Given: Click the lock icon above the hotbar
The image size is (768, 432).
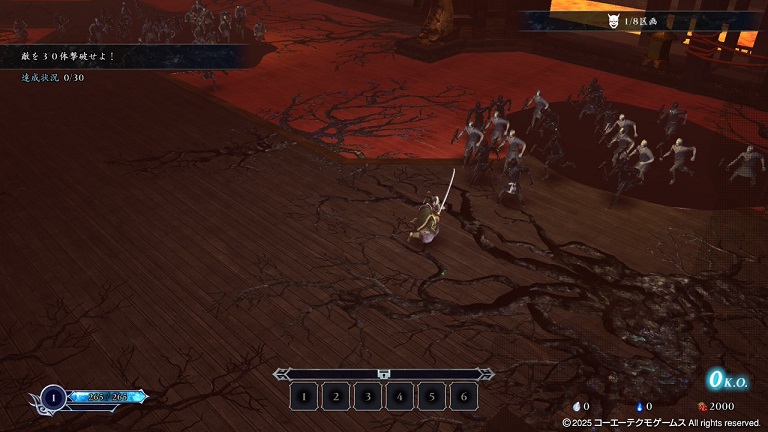Looking at the screenshot, I should click(x=384, y=374).
